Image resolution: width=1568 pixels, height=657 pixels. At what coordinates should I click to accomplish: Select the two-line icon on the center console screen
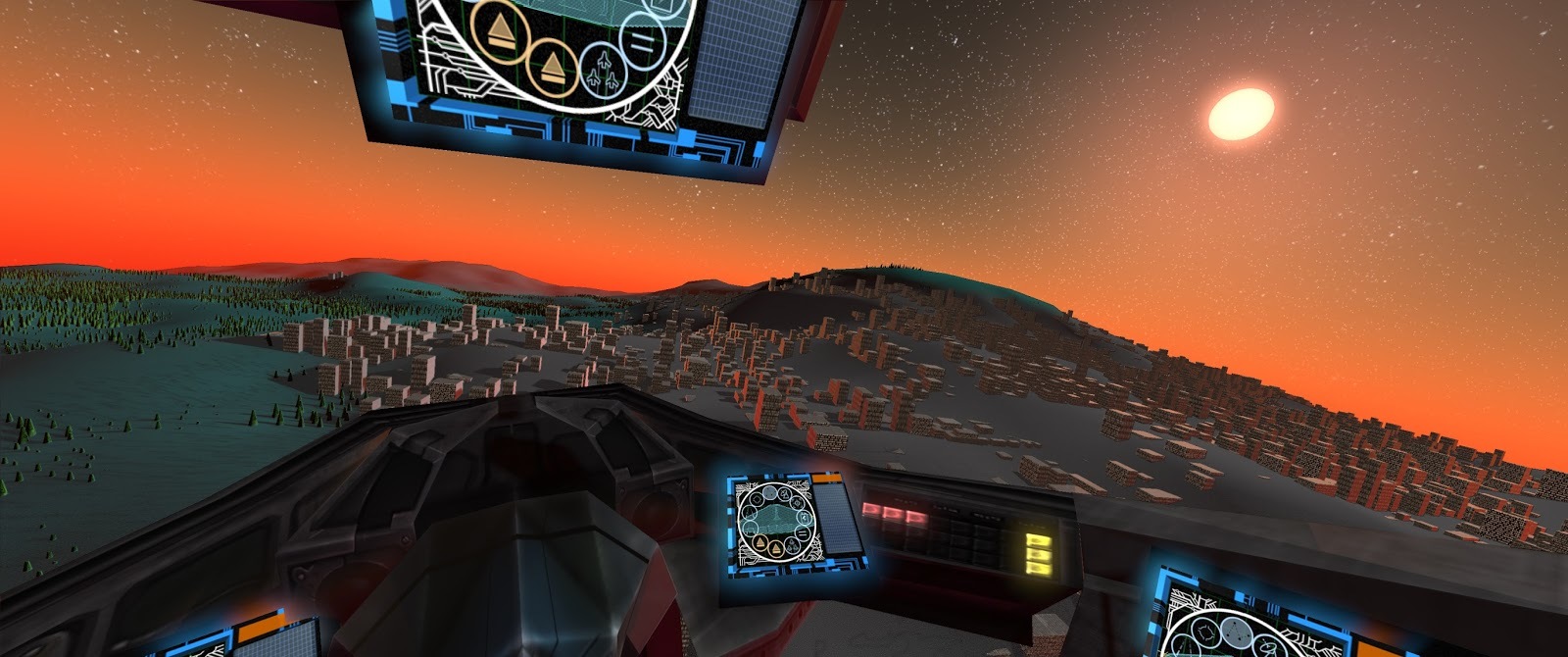pyautogui.click(x=803, y=533)
